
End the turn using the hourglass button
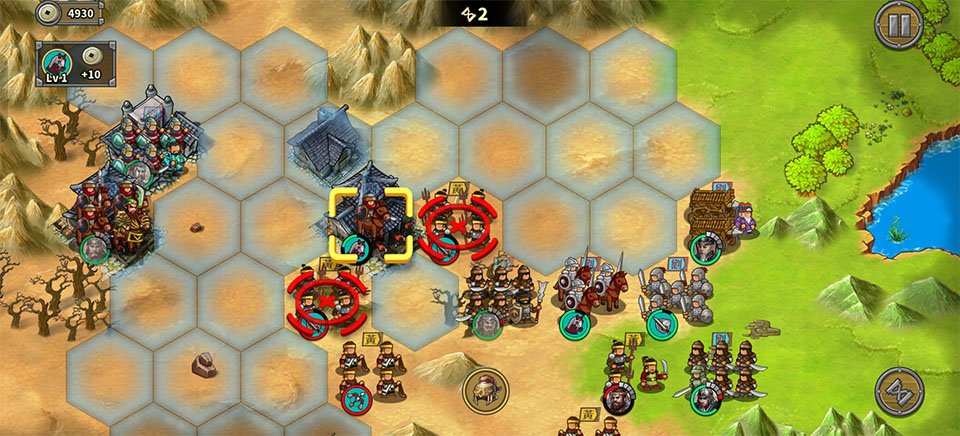pyautogui.click(x=898, y=391)
